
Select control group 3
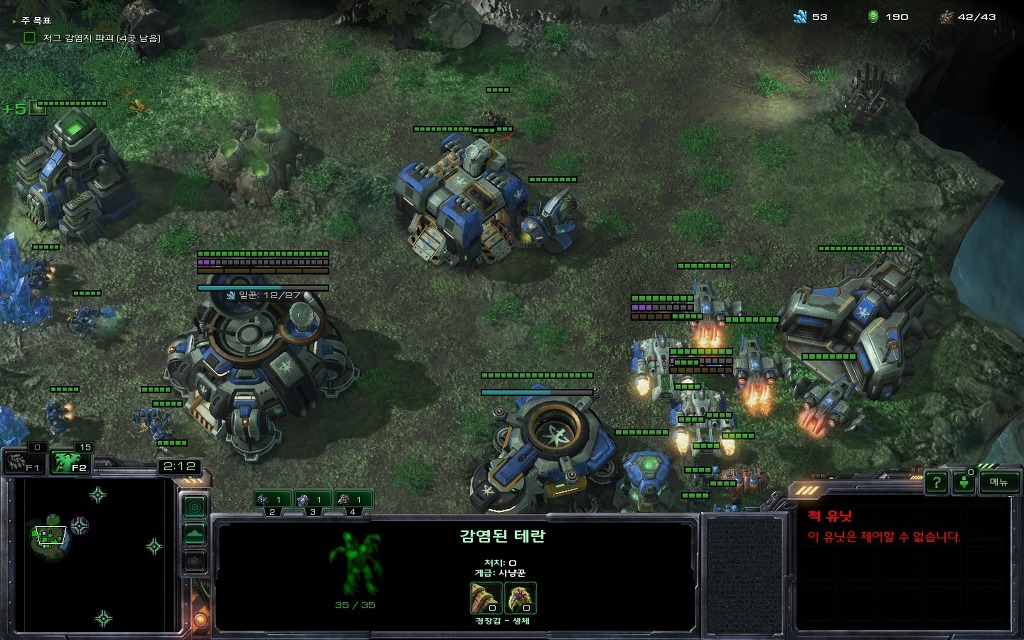coord(313,499)
